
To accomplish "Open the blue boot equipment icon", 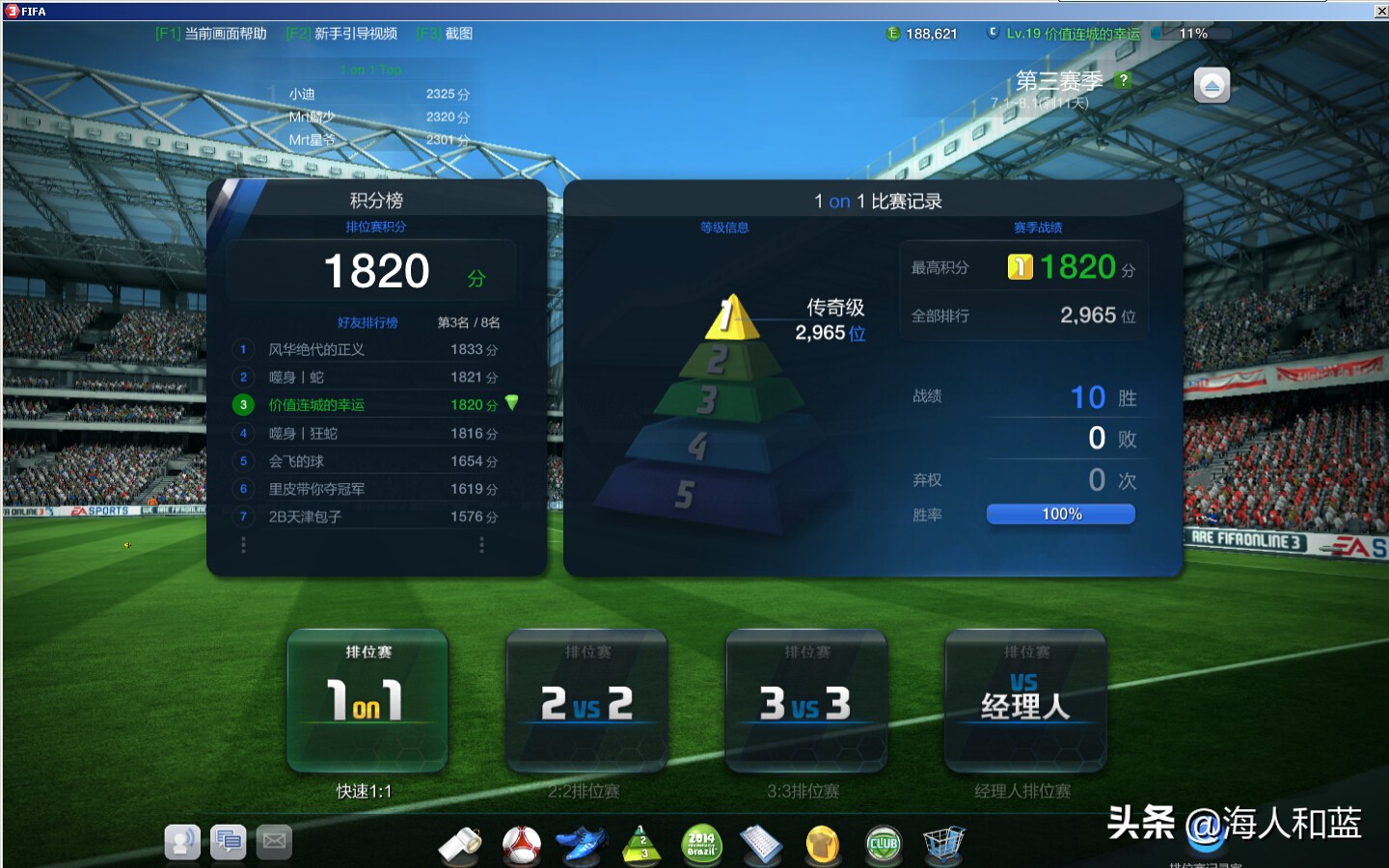I will click(582, 844).
